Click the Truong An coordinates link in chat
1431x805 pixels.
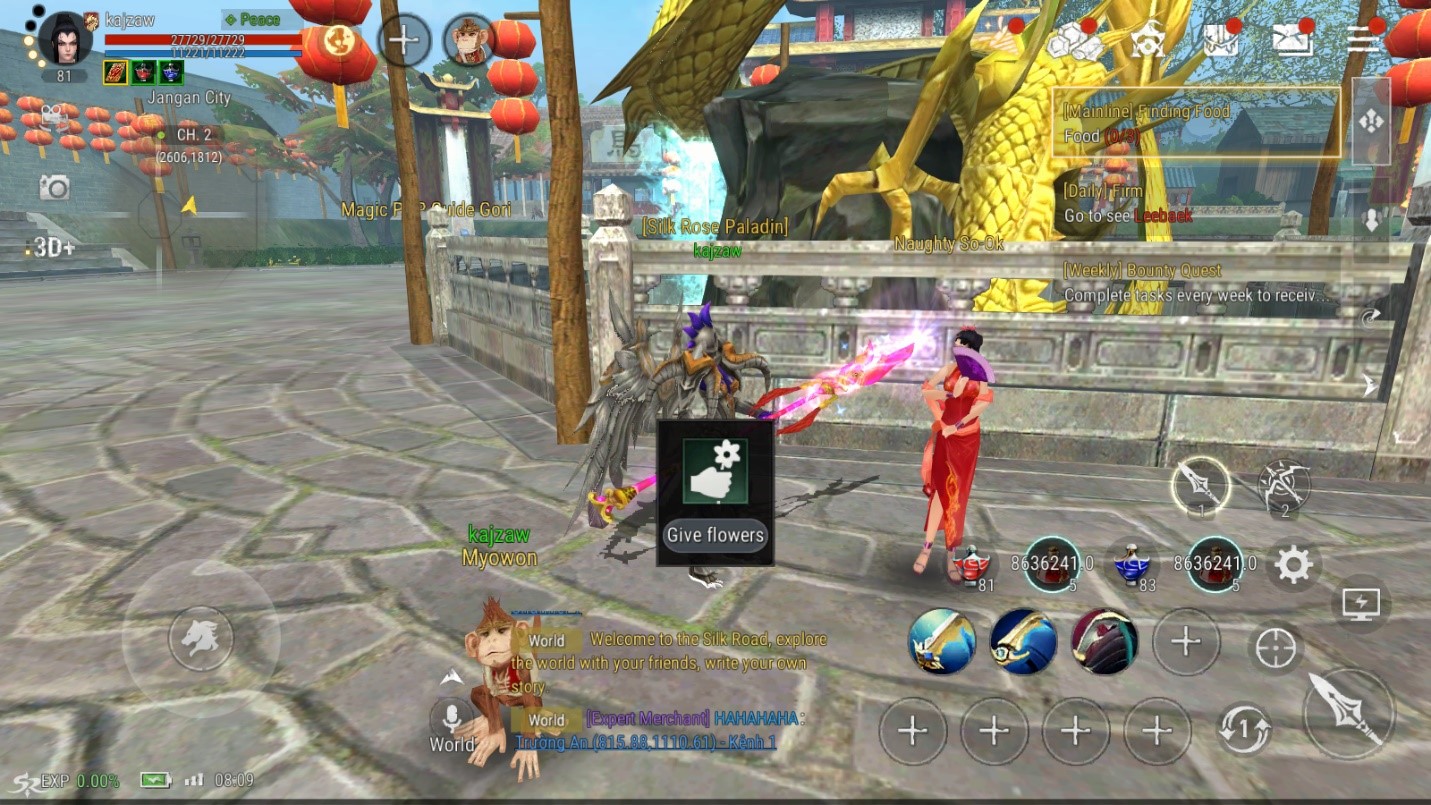click(646, 742)
